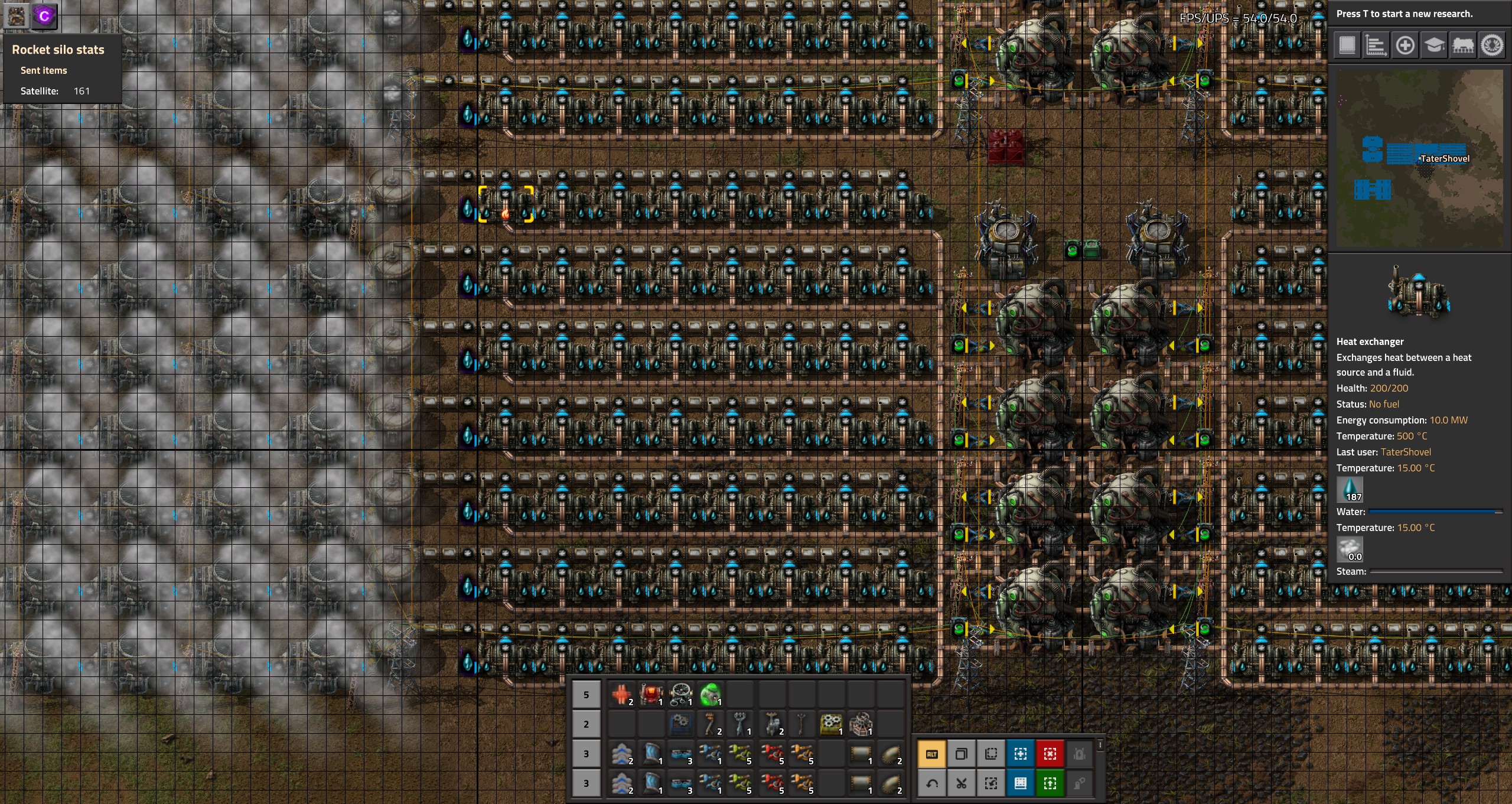1512x804 pixels.
Task: Open quickbar page selector labeled 5
Action: click(586, 695)
